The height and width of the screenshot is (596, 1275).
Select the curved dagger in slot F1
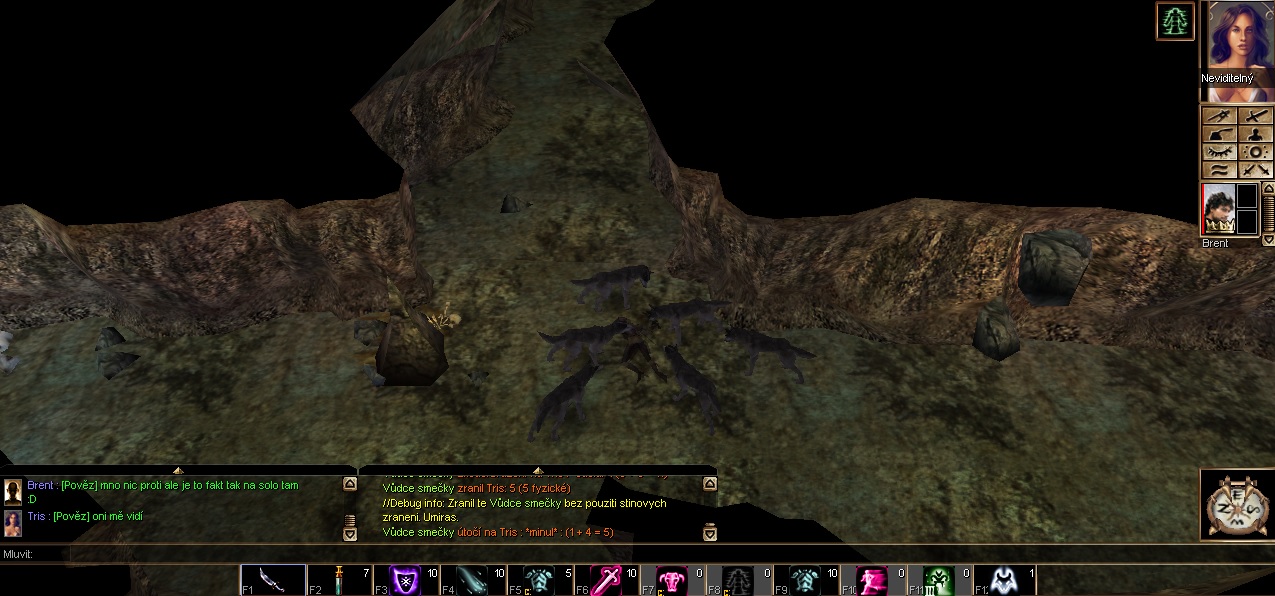click(x=273, y=580)
